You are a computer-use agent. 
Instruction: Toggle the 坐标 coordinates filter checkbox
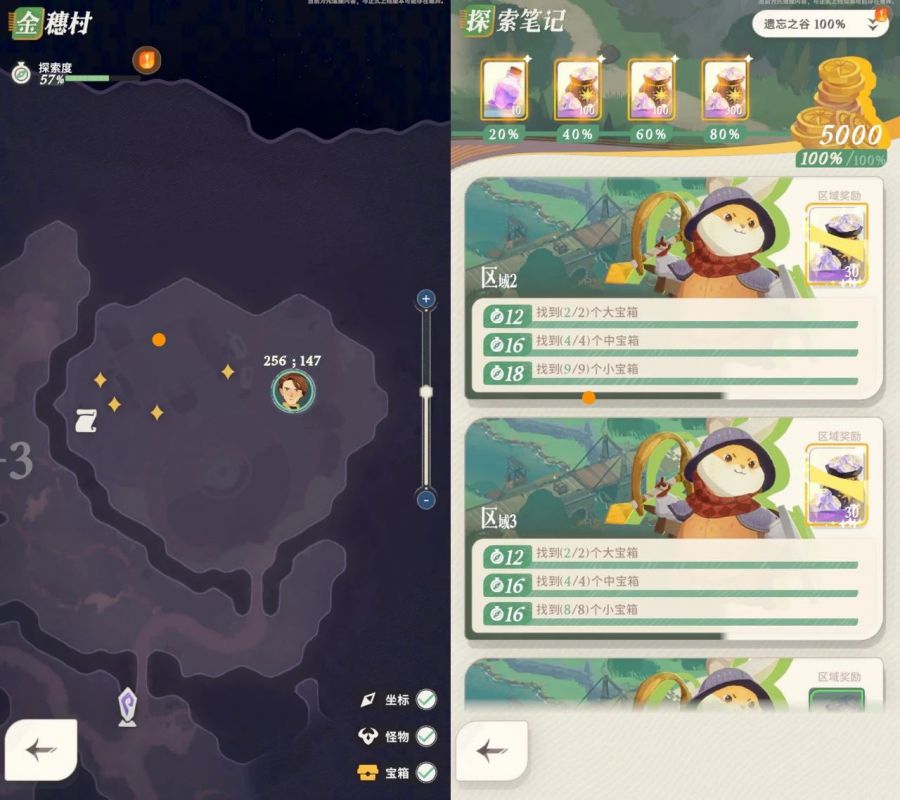(x=426, y=700)
